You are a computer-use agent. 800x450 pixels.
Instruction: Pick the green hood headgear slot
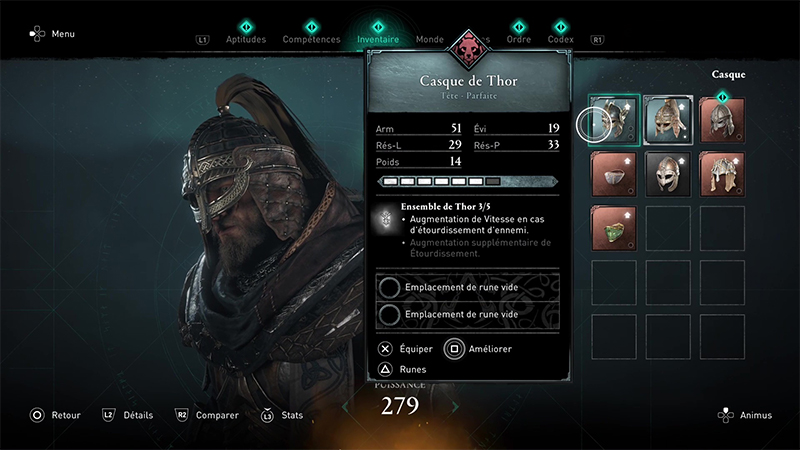[x=612, y=228]
